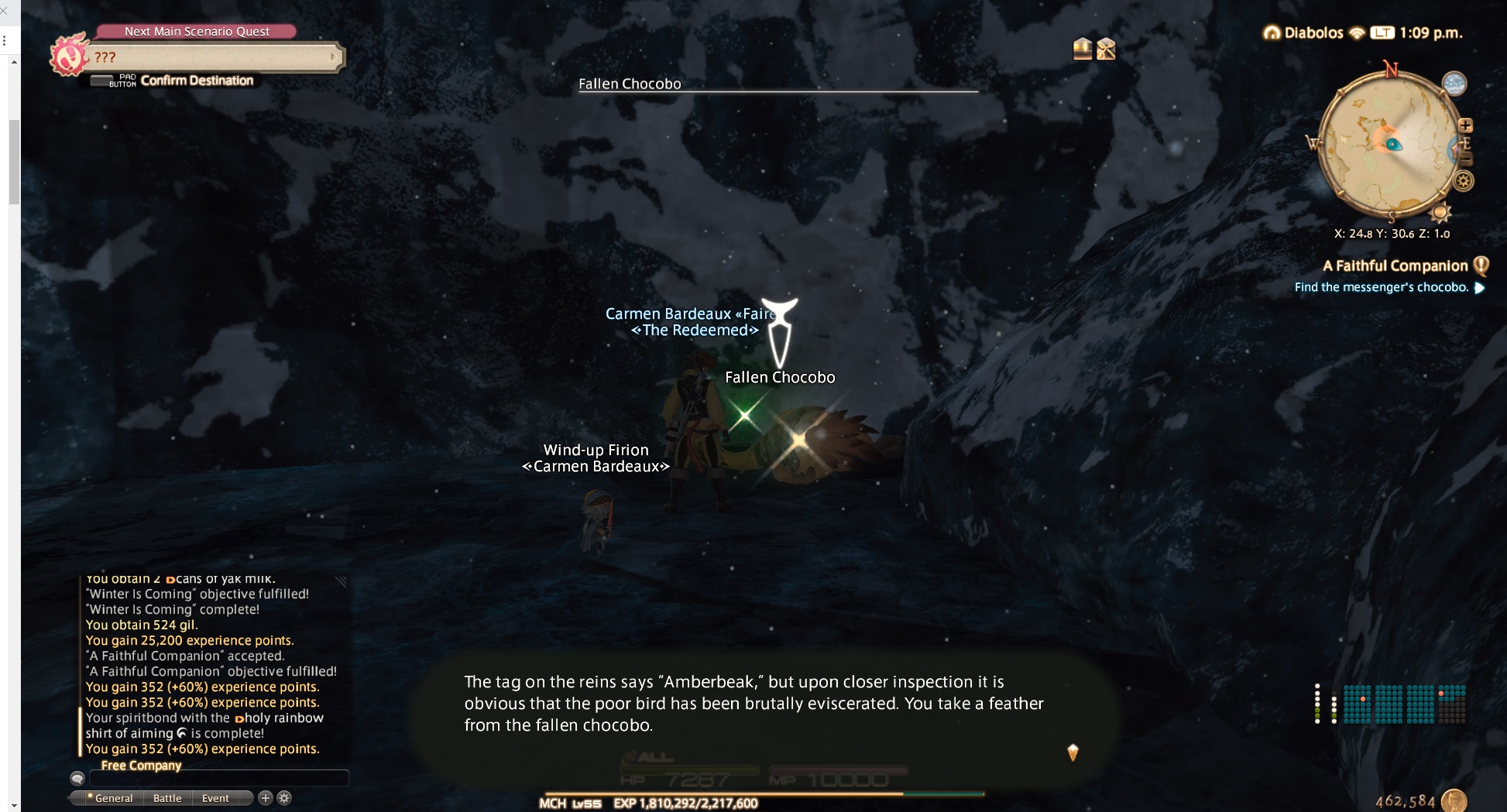Open the A Faithful Companion quest entry
This screenshot has width=1507, height=812.
[1395, 266]
